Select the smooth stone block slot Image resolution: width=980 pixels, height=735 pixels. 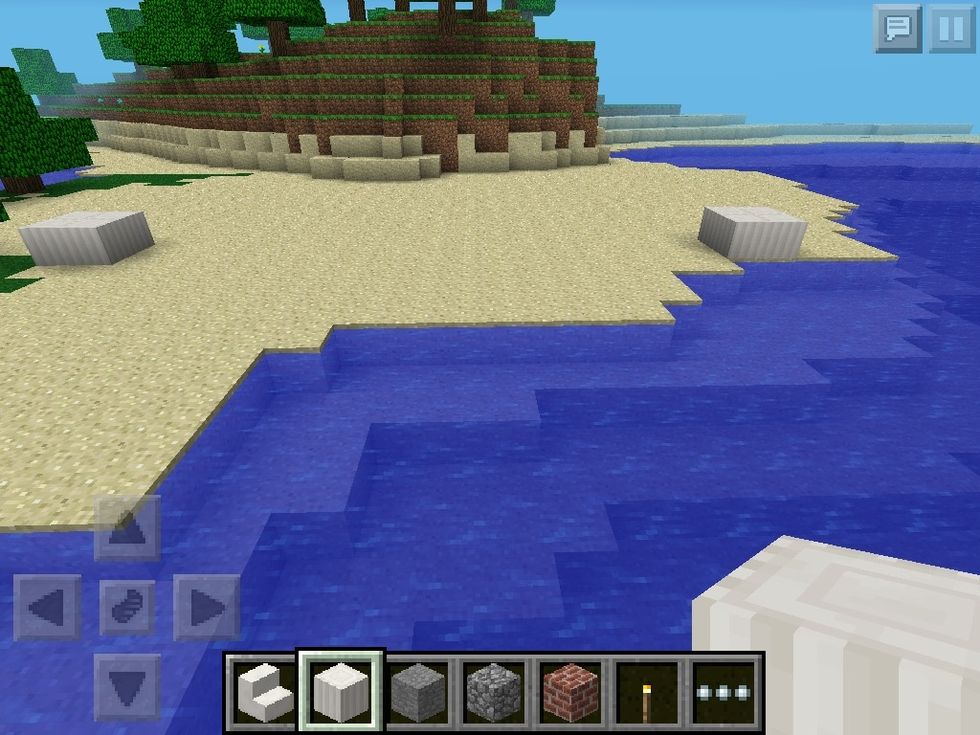(417, 692)
